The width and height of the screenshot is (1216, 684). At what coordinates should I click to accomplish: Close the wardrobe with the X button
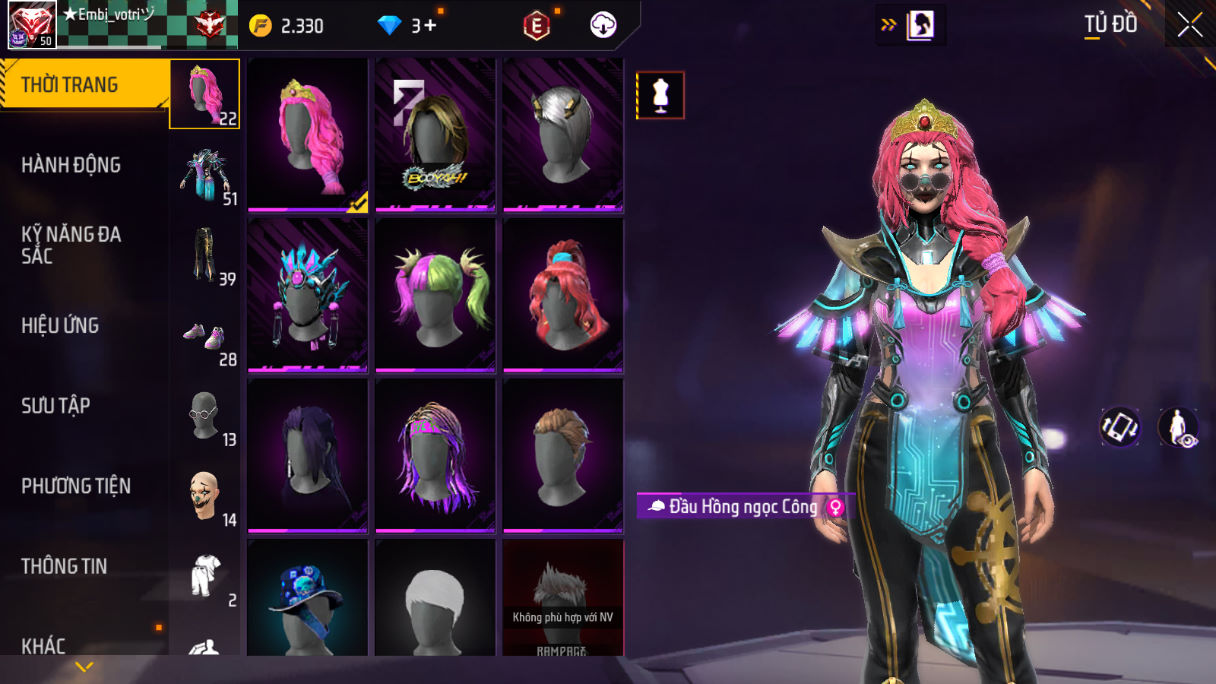click(x=1190, y=25)
